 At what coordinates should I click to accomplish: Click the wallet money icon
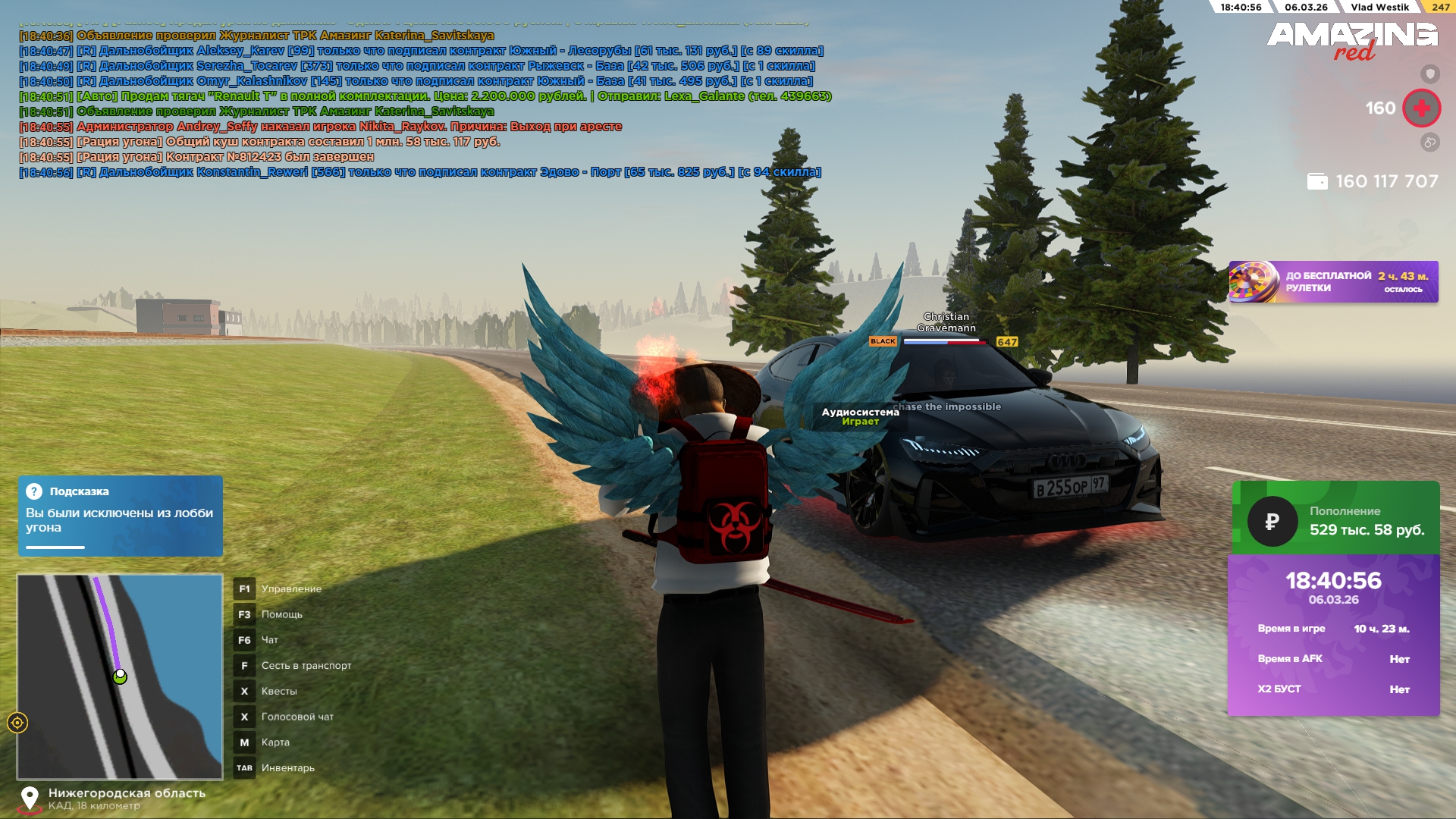[1317, 182]
